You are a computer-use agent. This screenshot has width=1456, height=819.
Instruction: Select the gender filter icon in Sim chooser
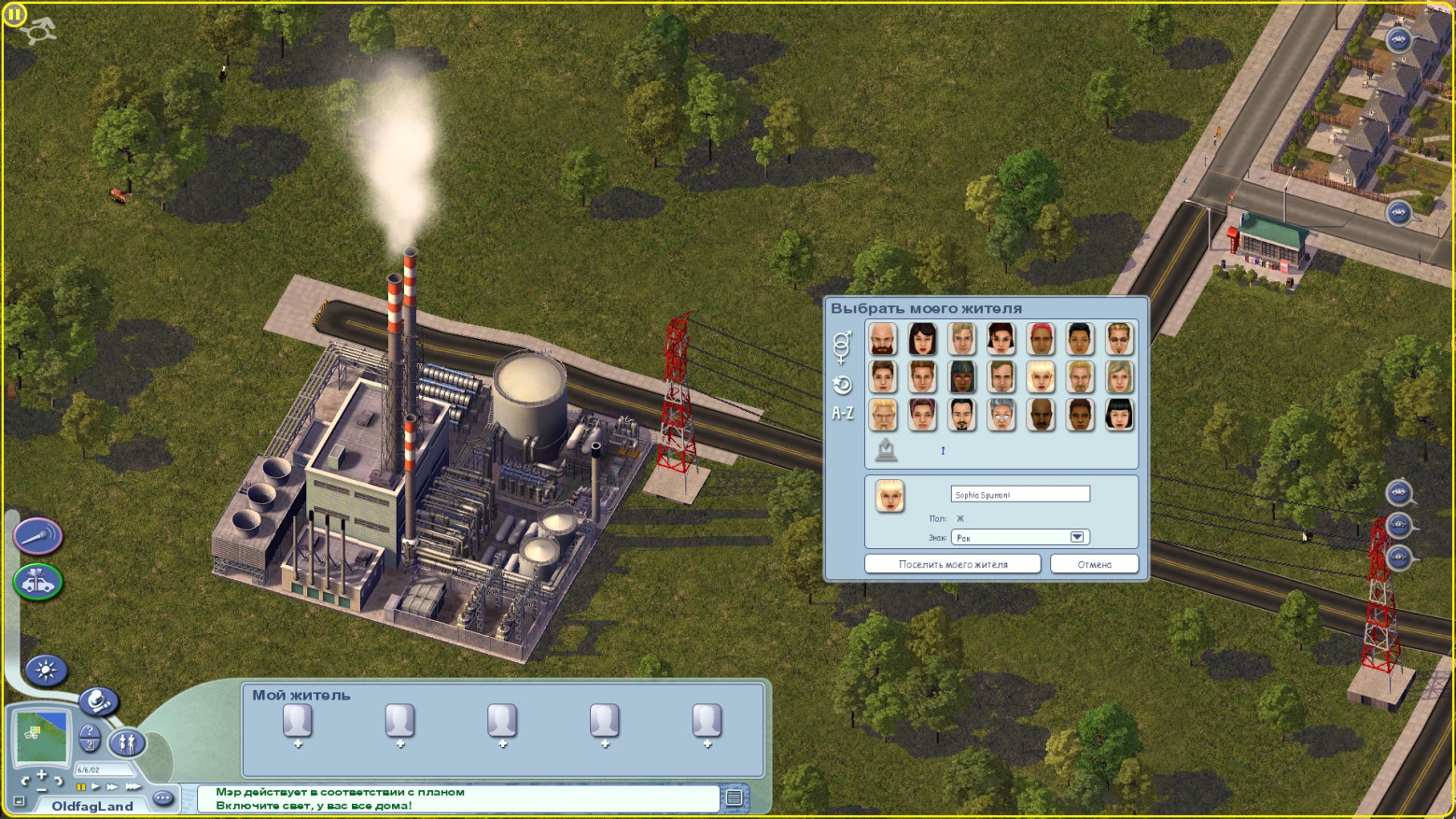tap(842, 346)
